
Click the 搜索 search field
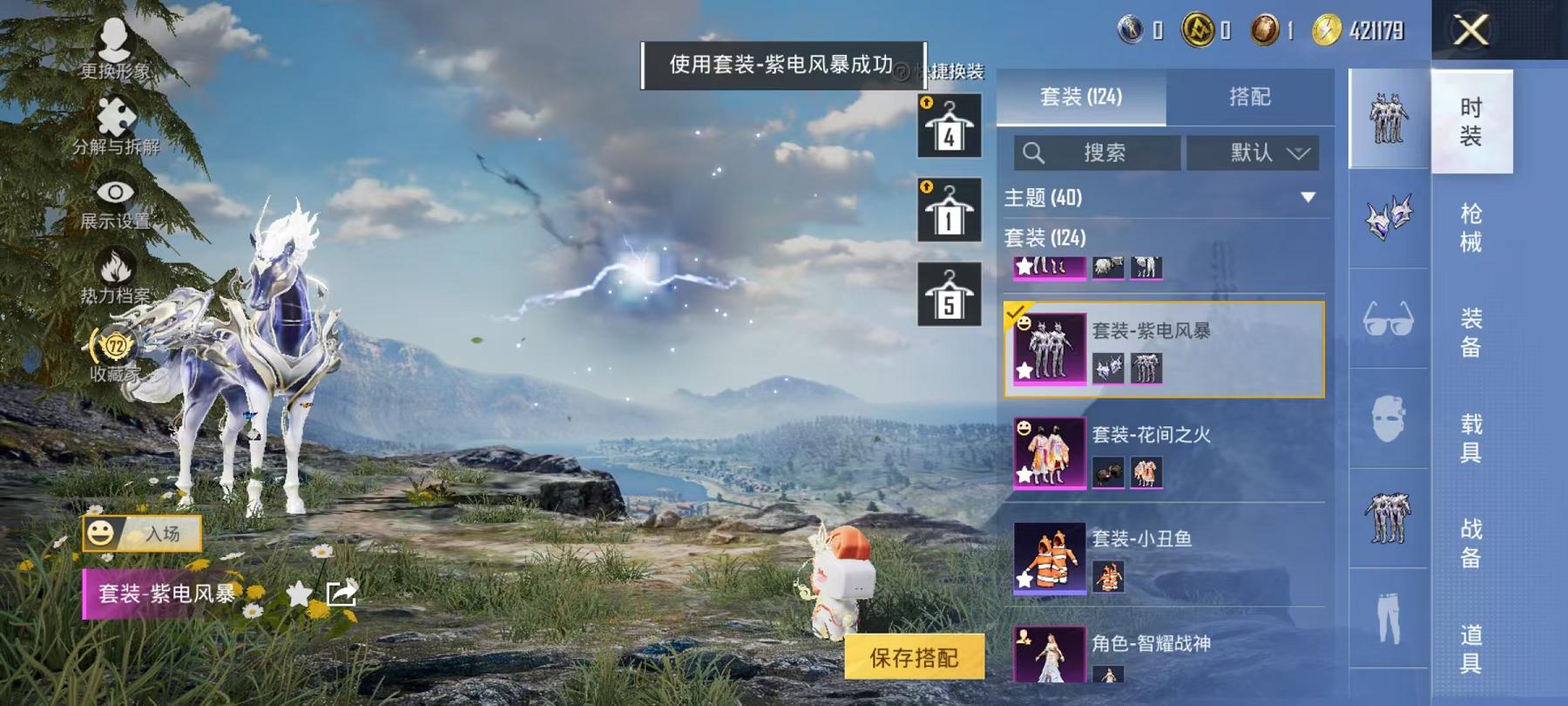(1098, 153)
